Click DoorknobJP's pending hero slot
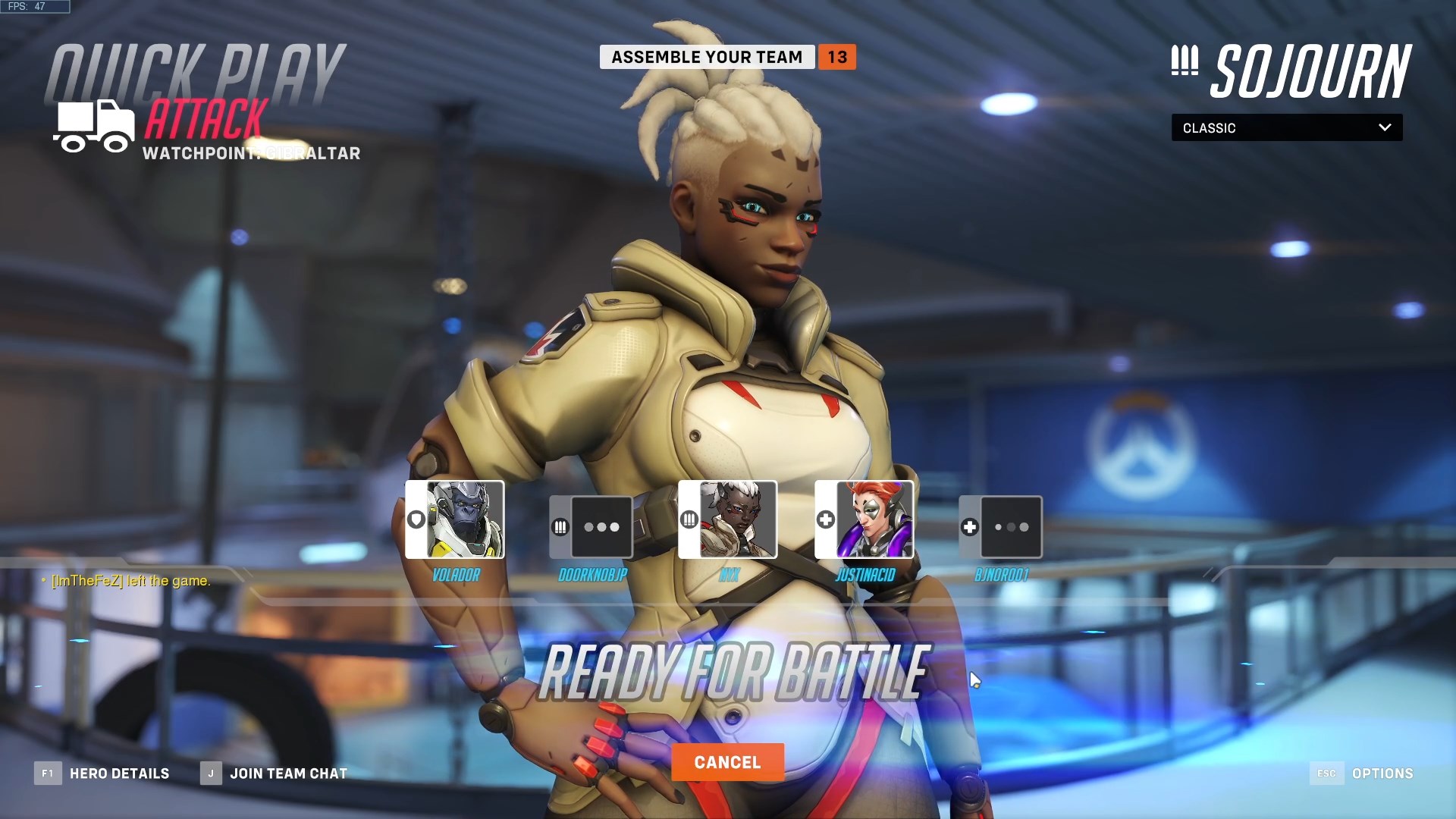Screen dimensions: 1456x819 601,527
